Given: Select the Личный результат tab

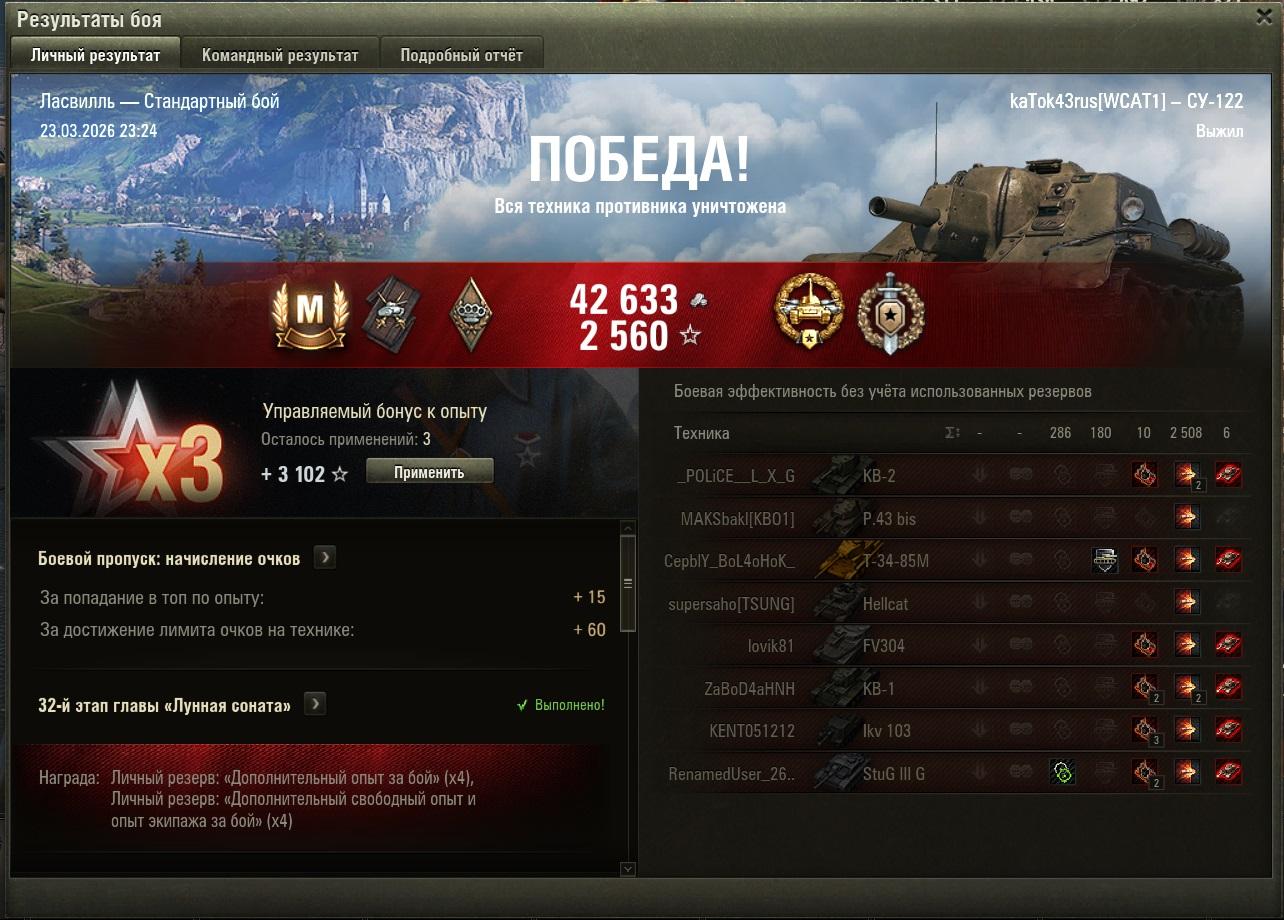Looking at the screenshot, I should [95, 55].
